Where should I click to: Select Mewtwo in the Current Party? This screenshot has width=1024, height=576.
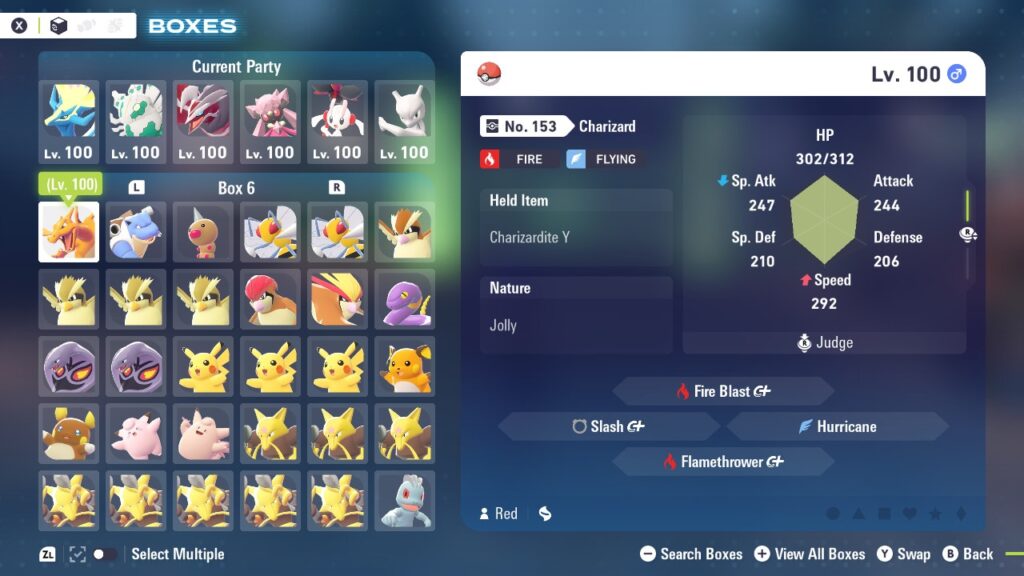click(405, 122)
